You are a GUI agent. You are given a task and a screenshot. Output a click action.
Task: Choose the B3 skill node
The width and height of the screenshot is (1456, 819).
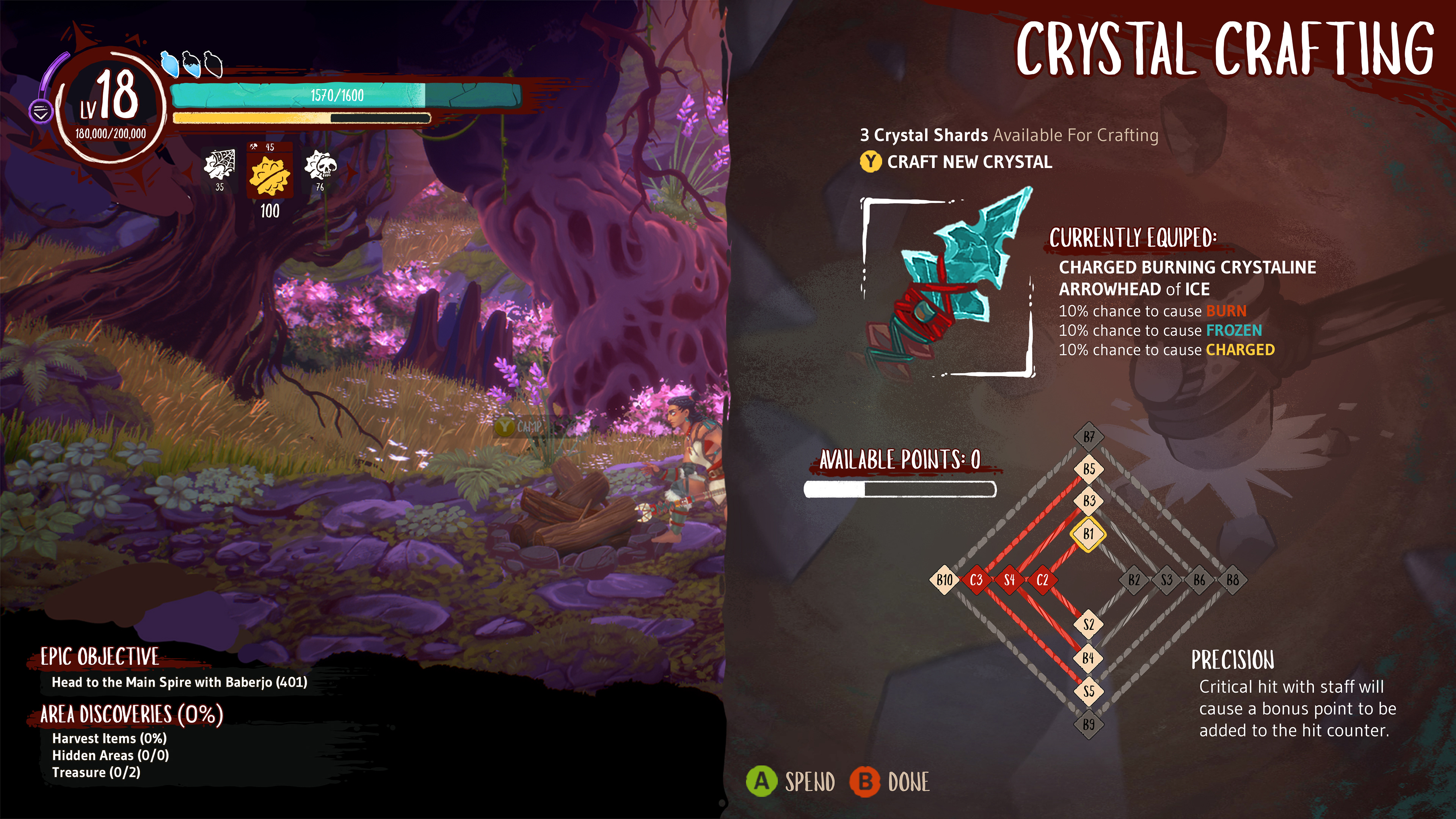1089,501
